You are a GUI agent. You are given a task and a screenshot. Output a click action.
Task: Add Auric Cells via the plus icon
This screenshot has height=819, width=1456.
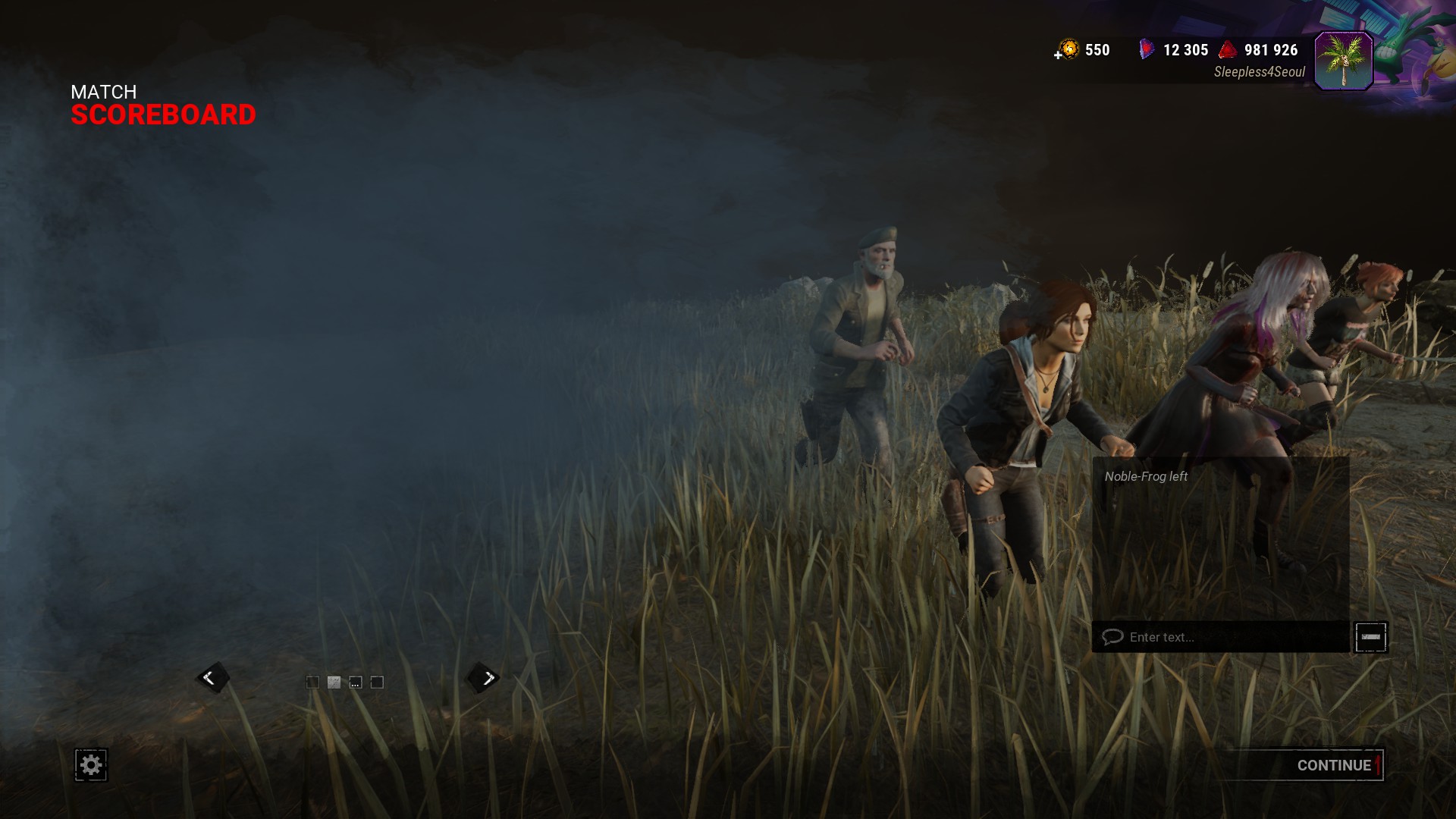click(x=1058, y=55)
